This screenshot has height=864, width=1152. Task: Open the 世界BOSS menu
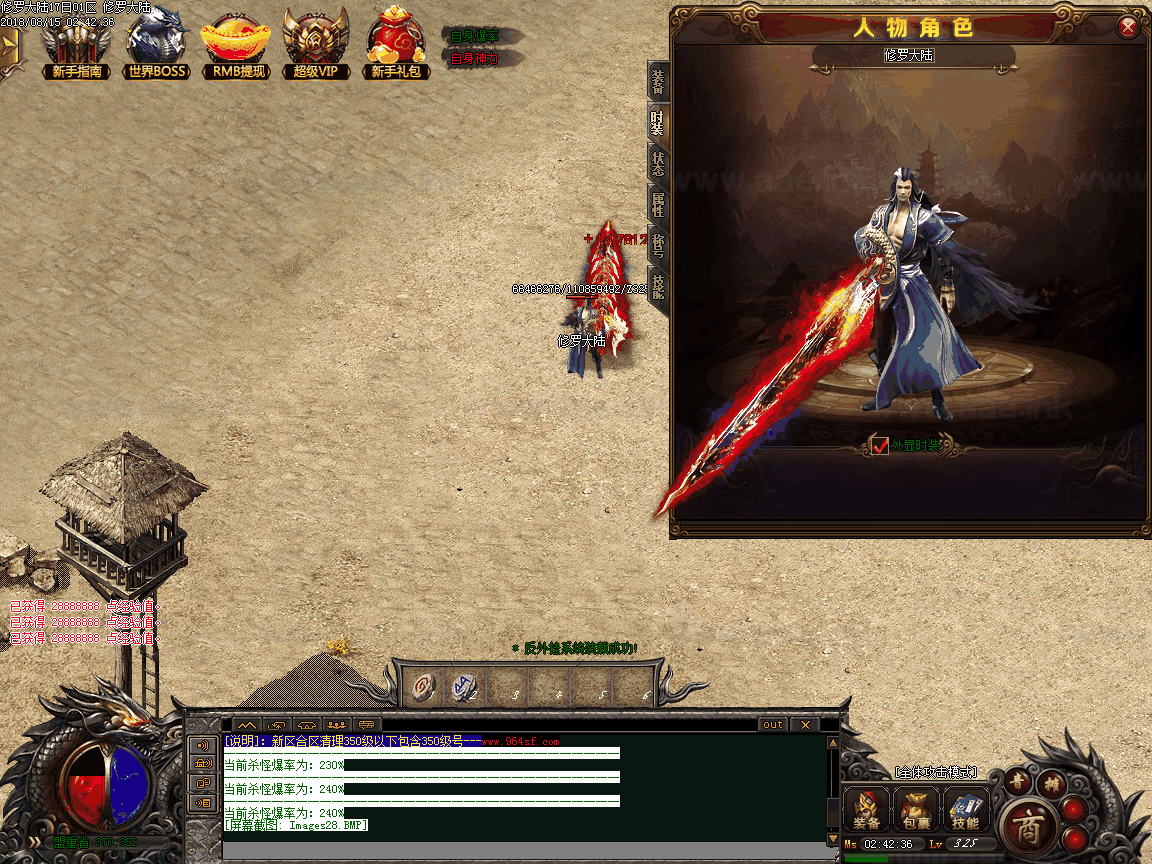(x=158, y=45)
